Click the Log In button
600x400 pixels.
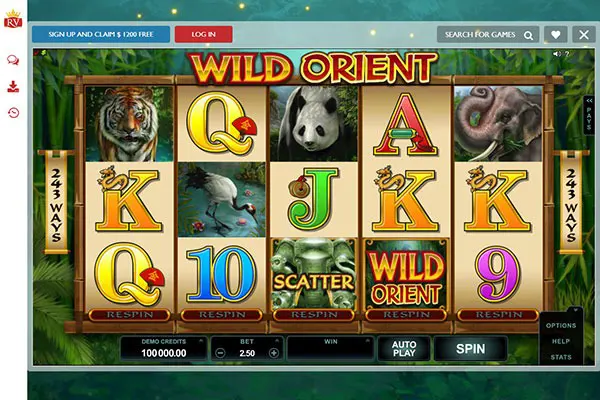pyautogui.click(x=203, y=34)
